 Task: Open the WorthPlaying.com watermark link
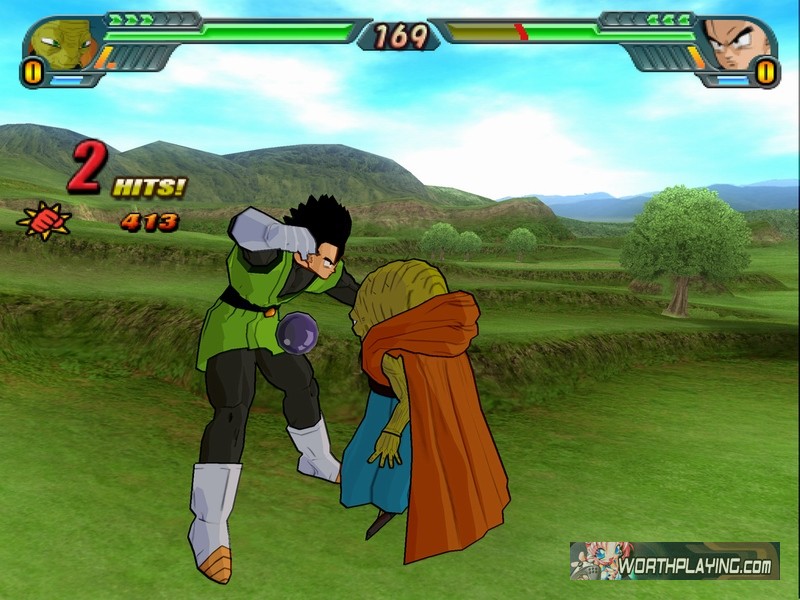click(x=675, y=561)
